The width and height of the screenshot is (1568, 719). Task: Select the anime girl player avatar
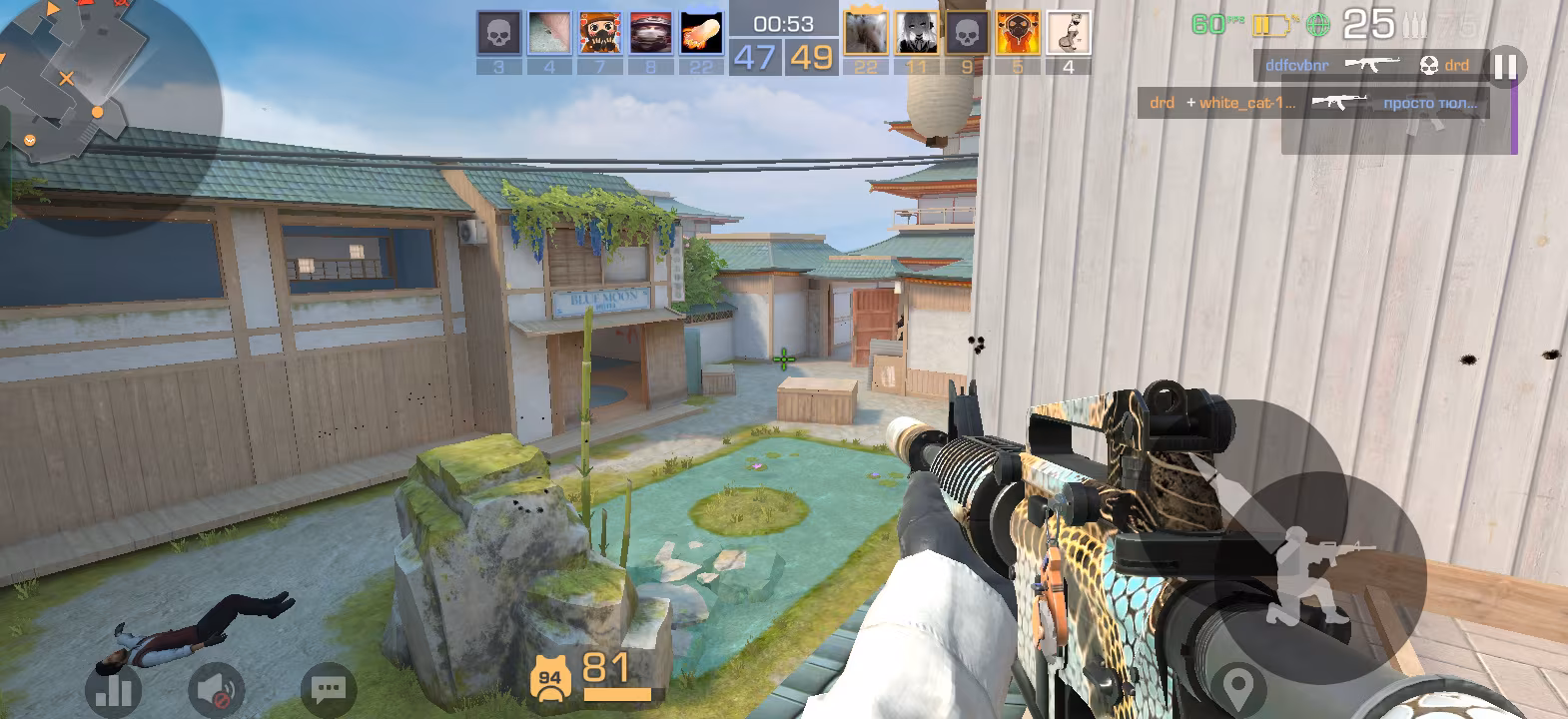(x=916, y=33)
